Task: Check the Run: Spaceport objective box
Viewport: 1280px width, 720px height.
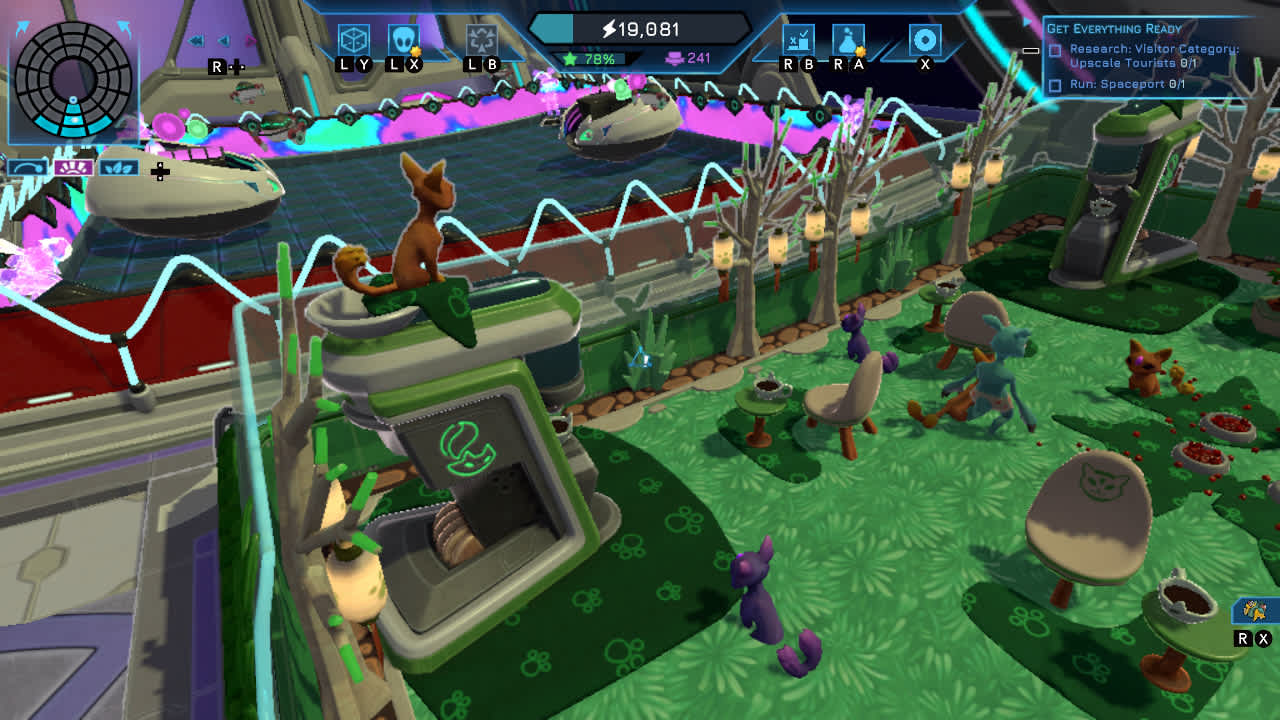Action: point(1053,83)
